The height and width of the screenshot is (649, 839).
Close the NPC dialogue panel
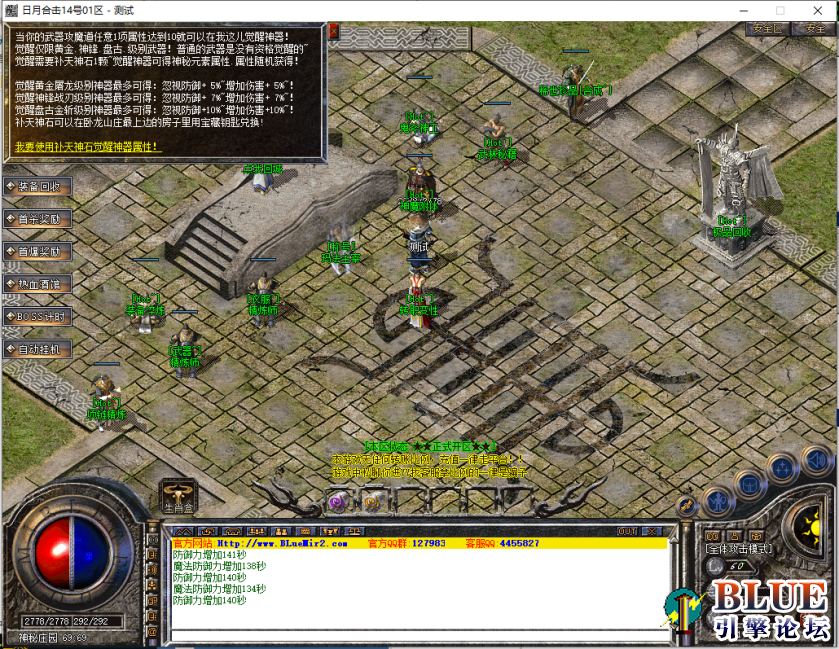333,32
